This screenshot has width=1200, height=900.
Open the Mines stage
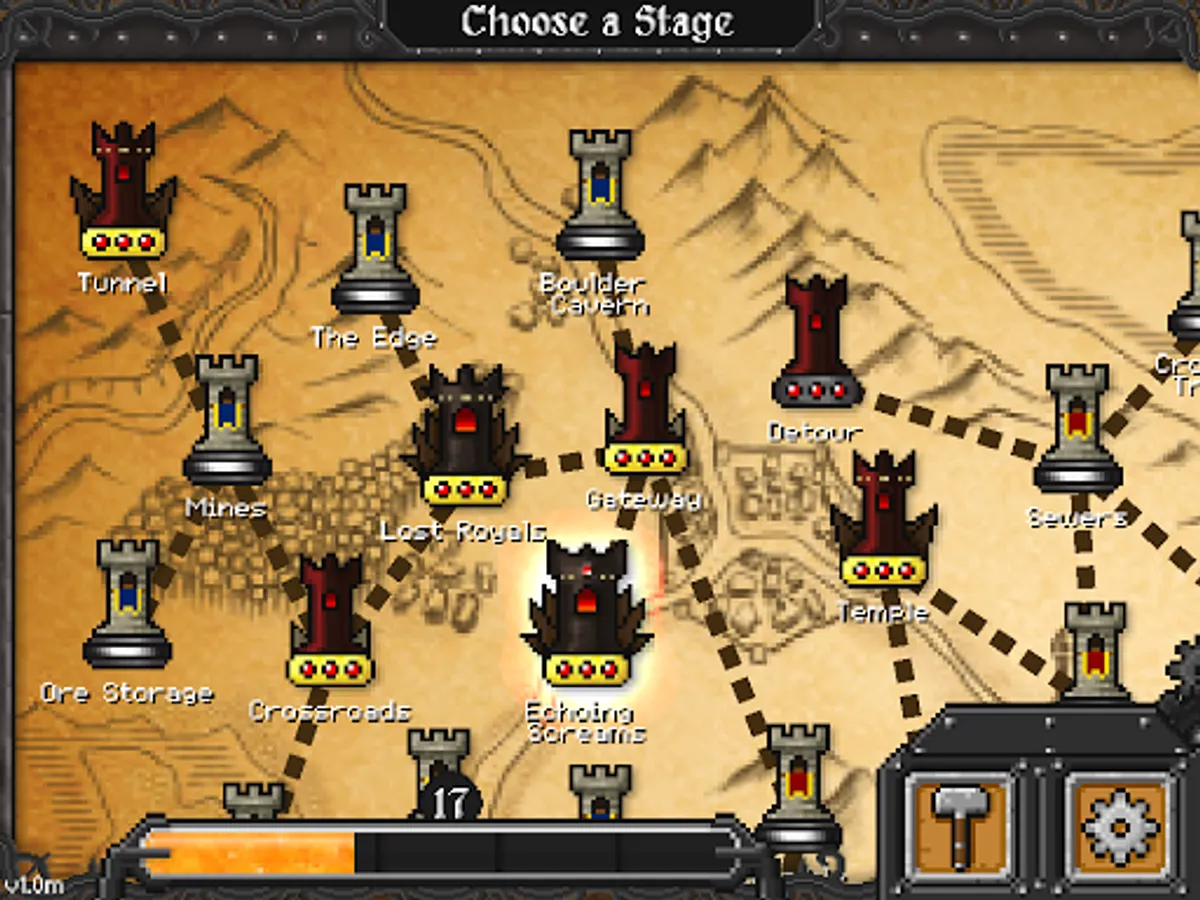pyautogui.click(x=227, y=421)
